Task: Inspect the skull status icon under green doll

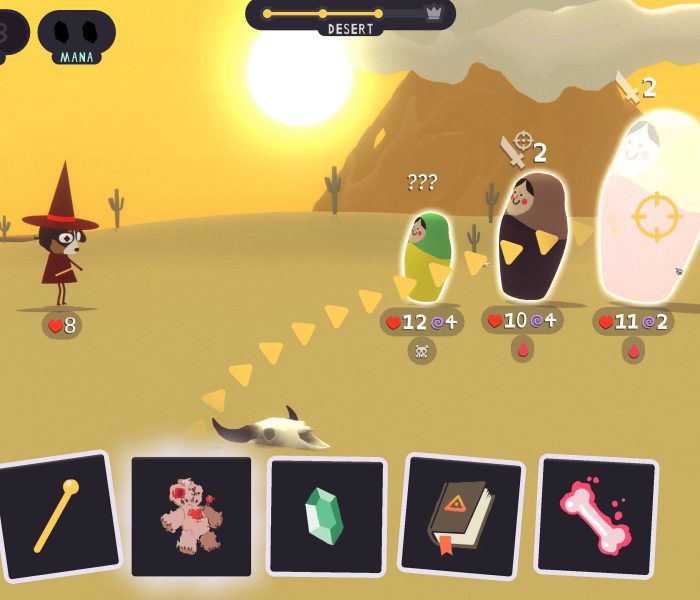Action: [422, 350]
